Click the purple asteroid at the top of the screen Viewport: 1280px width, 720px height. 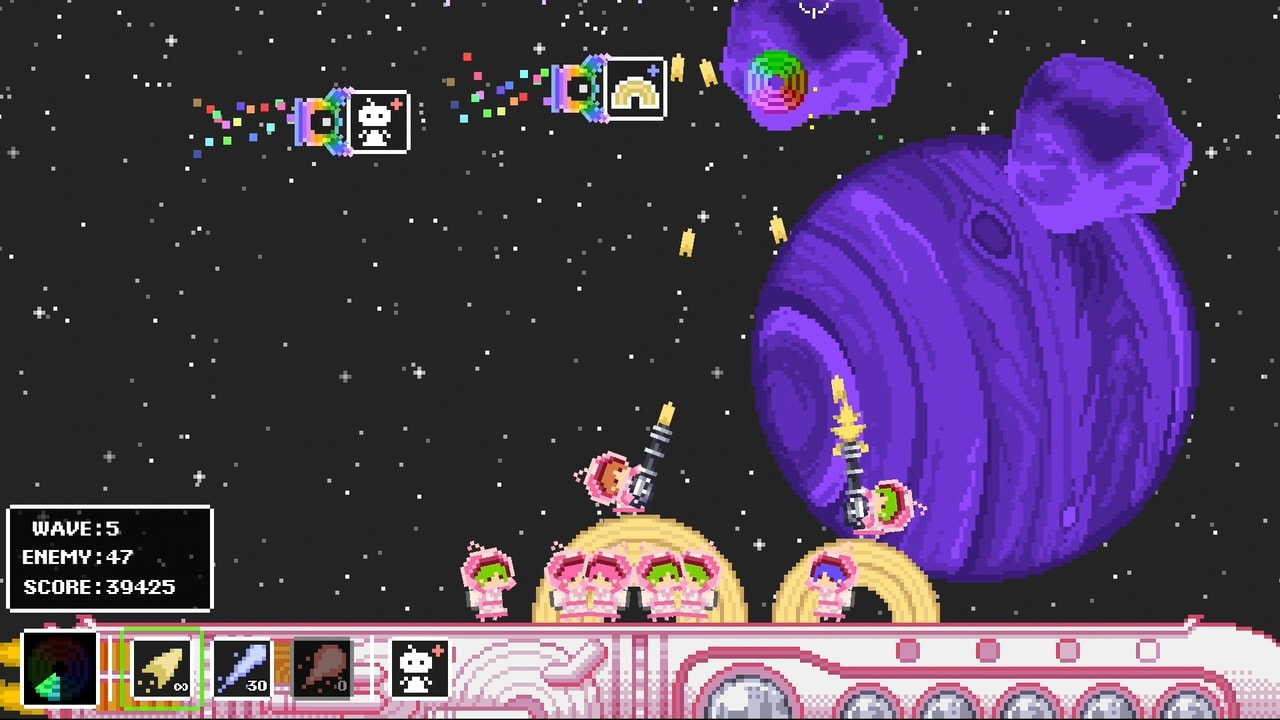point(810,60)
